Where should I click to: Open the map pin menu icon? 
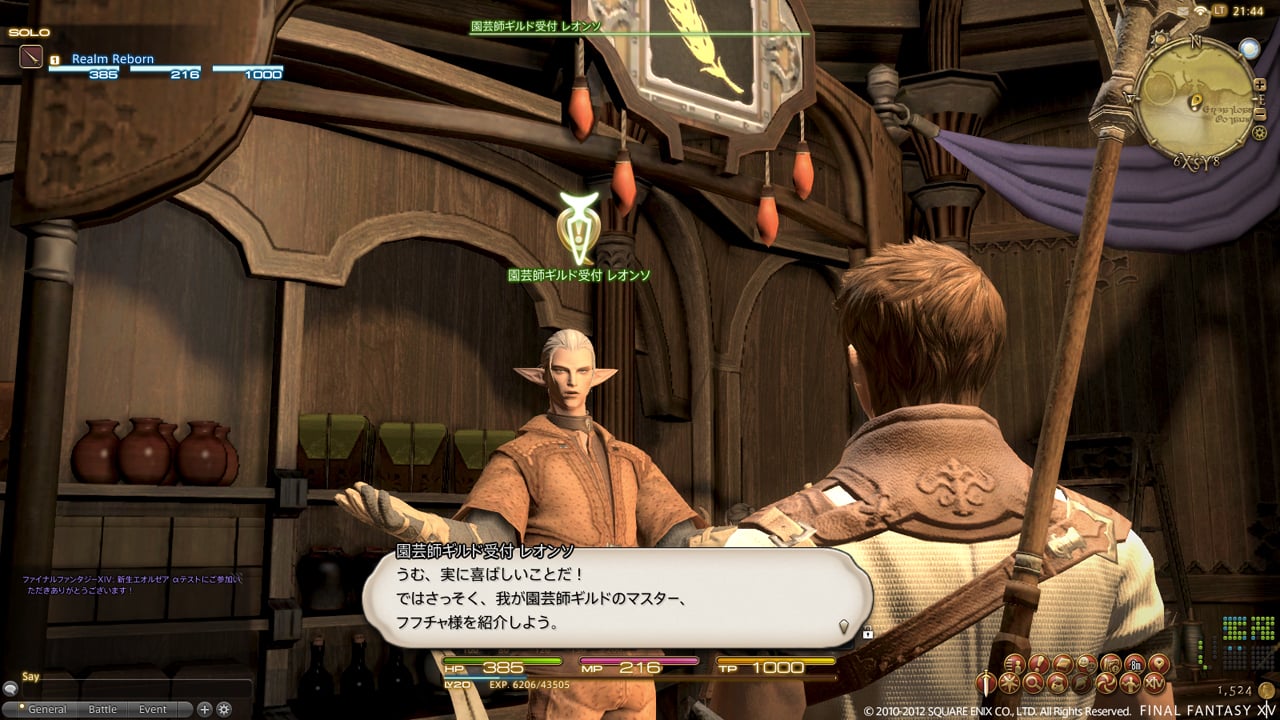(1158, 663)
